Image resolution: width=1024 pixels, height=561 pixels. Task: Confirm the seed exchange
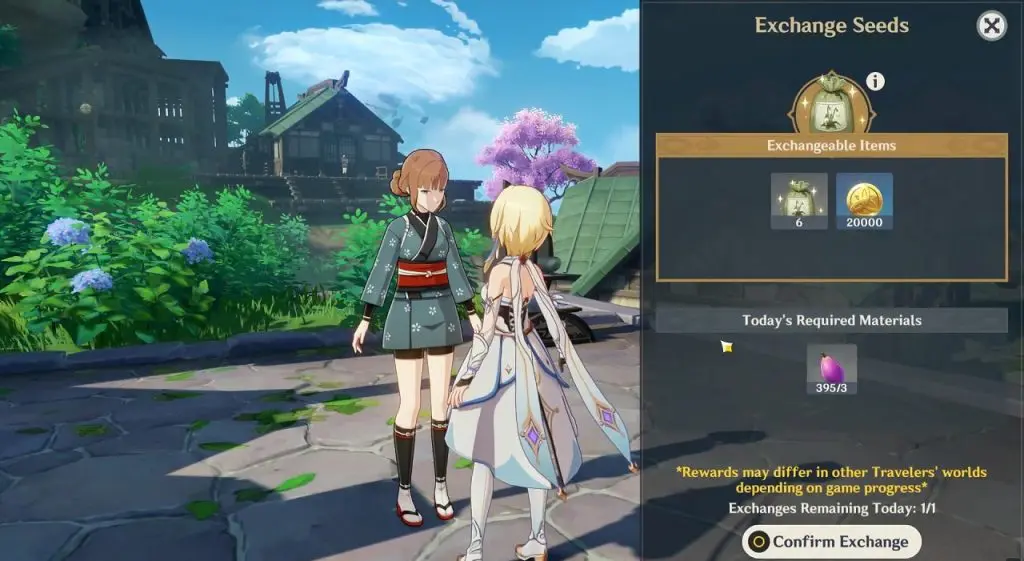pyautogui.click(x=831, y=542)
